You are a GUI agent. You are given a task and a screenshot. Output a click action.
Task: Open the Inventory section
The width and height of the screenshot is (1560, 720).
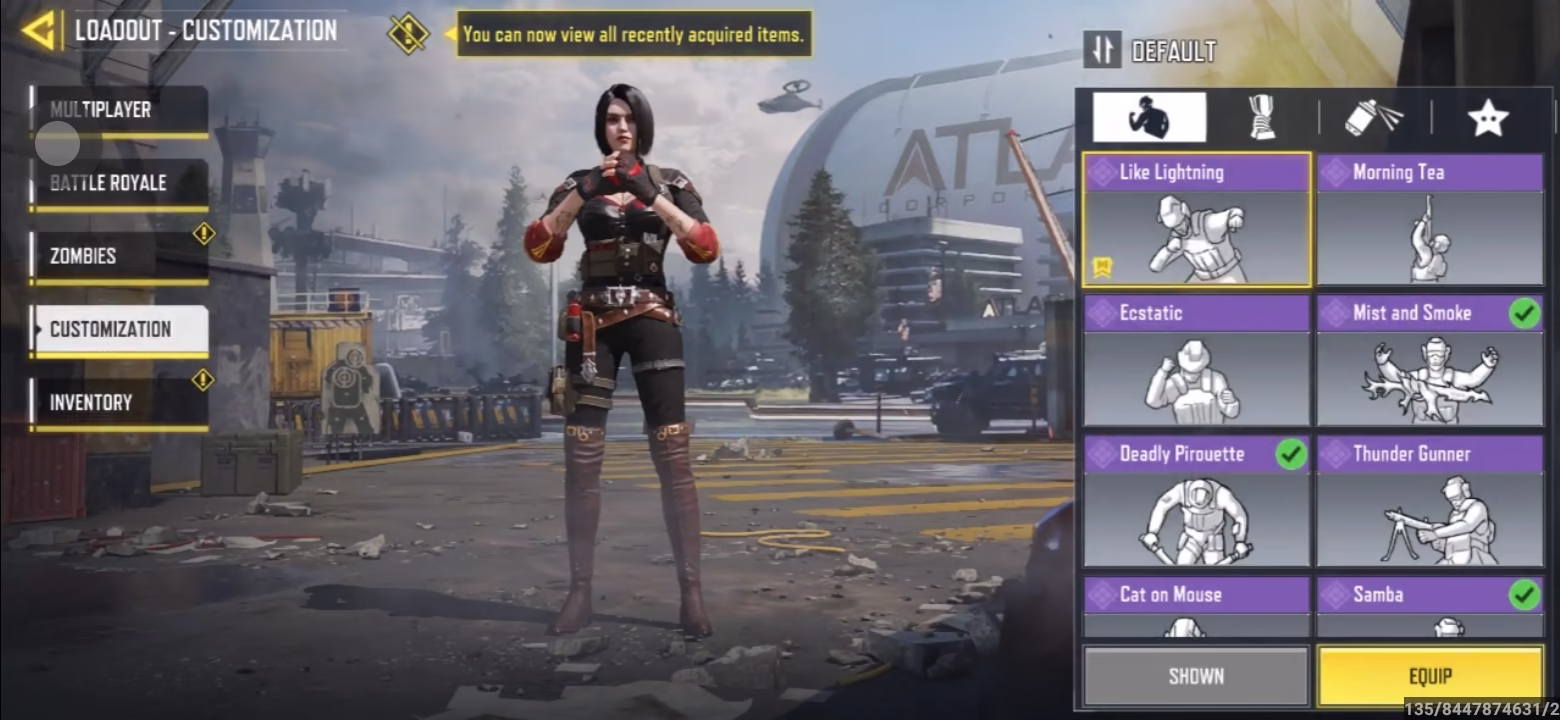120,403
